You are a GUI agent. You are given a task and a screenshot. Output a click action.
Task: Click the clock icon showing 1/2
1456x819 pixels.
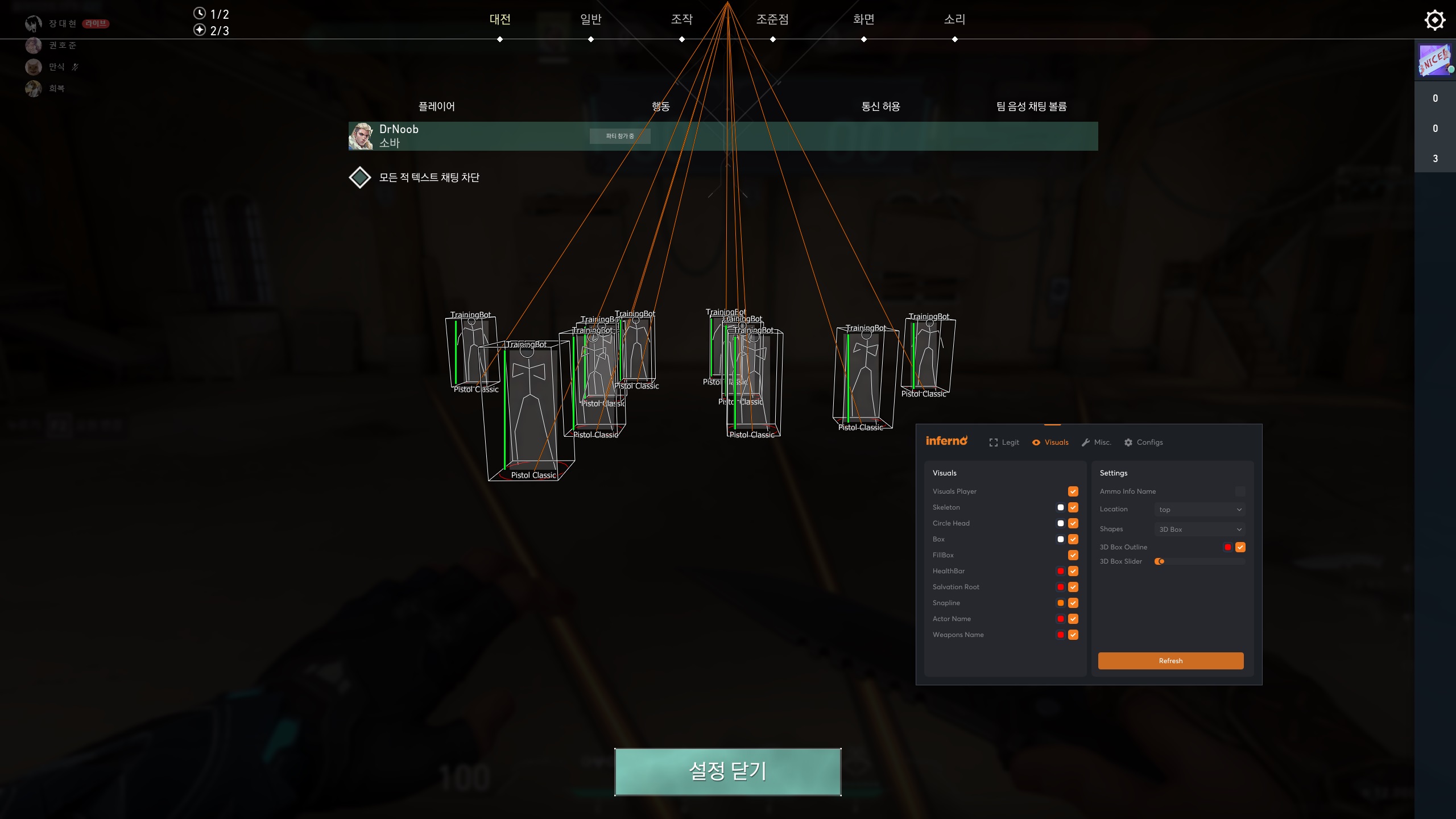click(200, 14)
